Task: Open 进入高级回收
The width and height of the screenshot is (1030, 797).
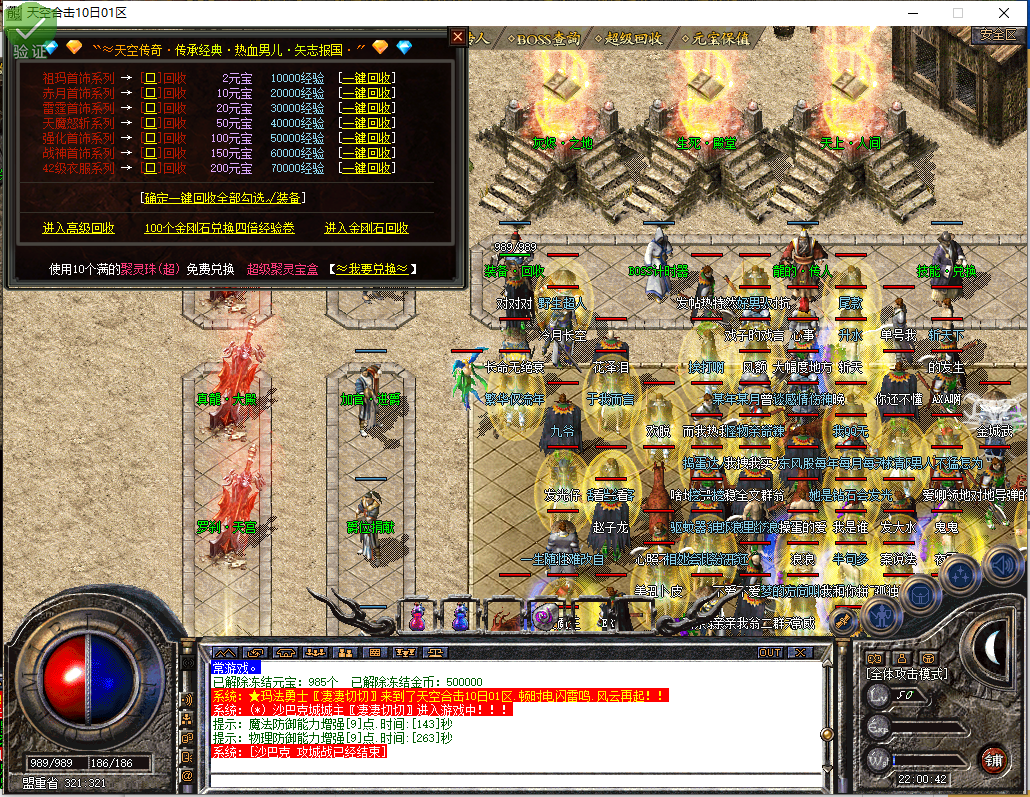Action: (x=79, y=228)
